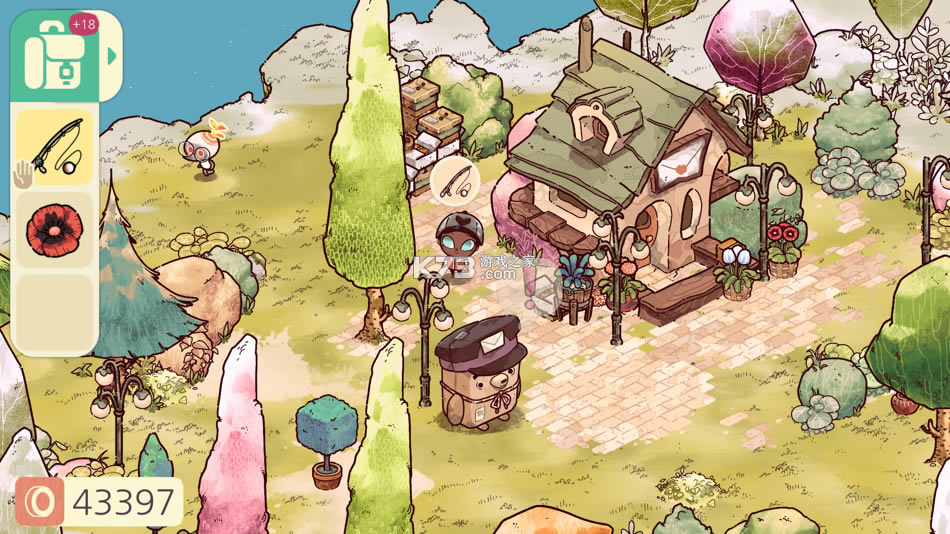Image resolution: width=950 pixels, height=534 pixels.
Task: Tap the fishing rod bubble above the character
Action: click(455, 182)
